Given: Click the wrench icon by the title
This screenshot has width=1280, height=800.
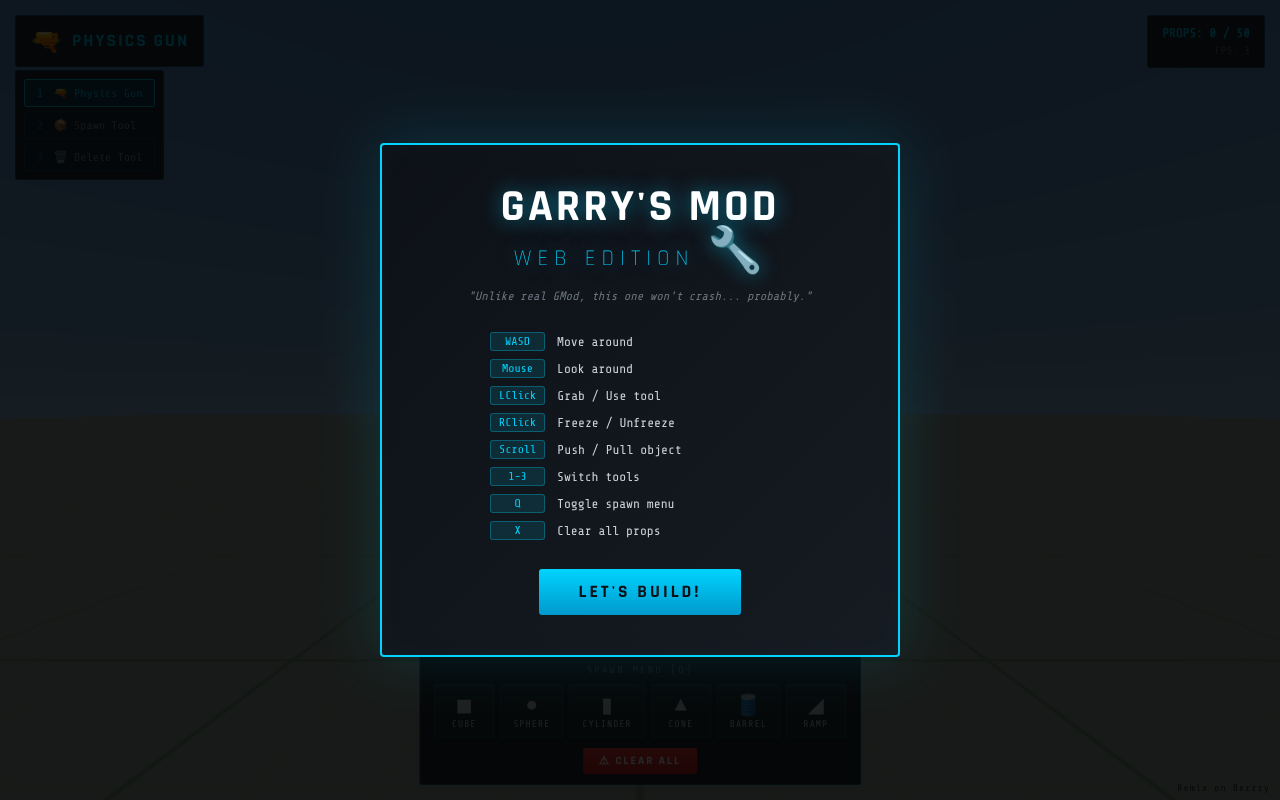Looking at the screenshot, I should pyautogui.click(x=737, y=249).
